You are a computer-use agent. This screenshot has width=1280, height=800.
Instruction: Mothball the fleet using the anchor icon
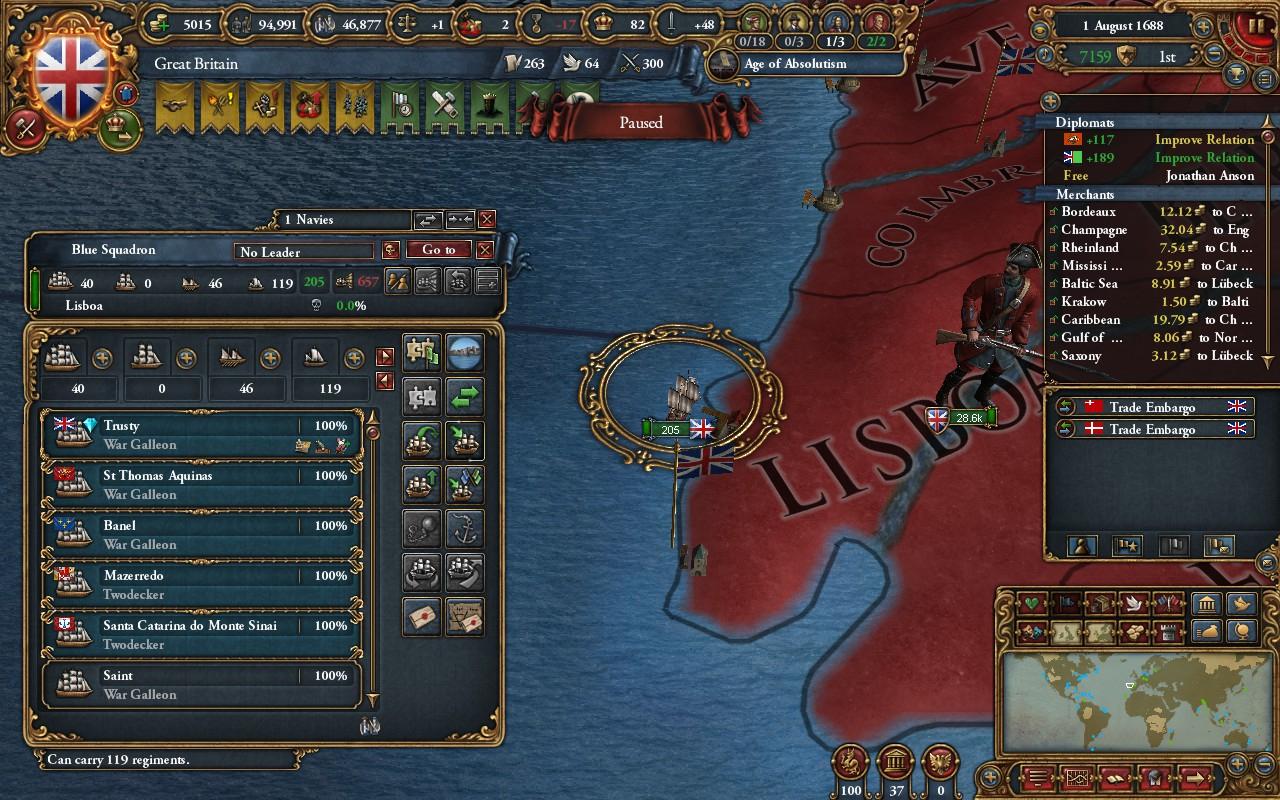tap(465, 528)
